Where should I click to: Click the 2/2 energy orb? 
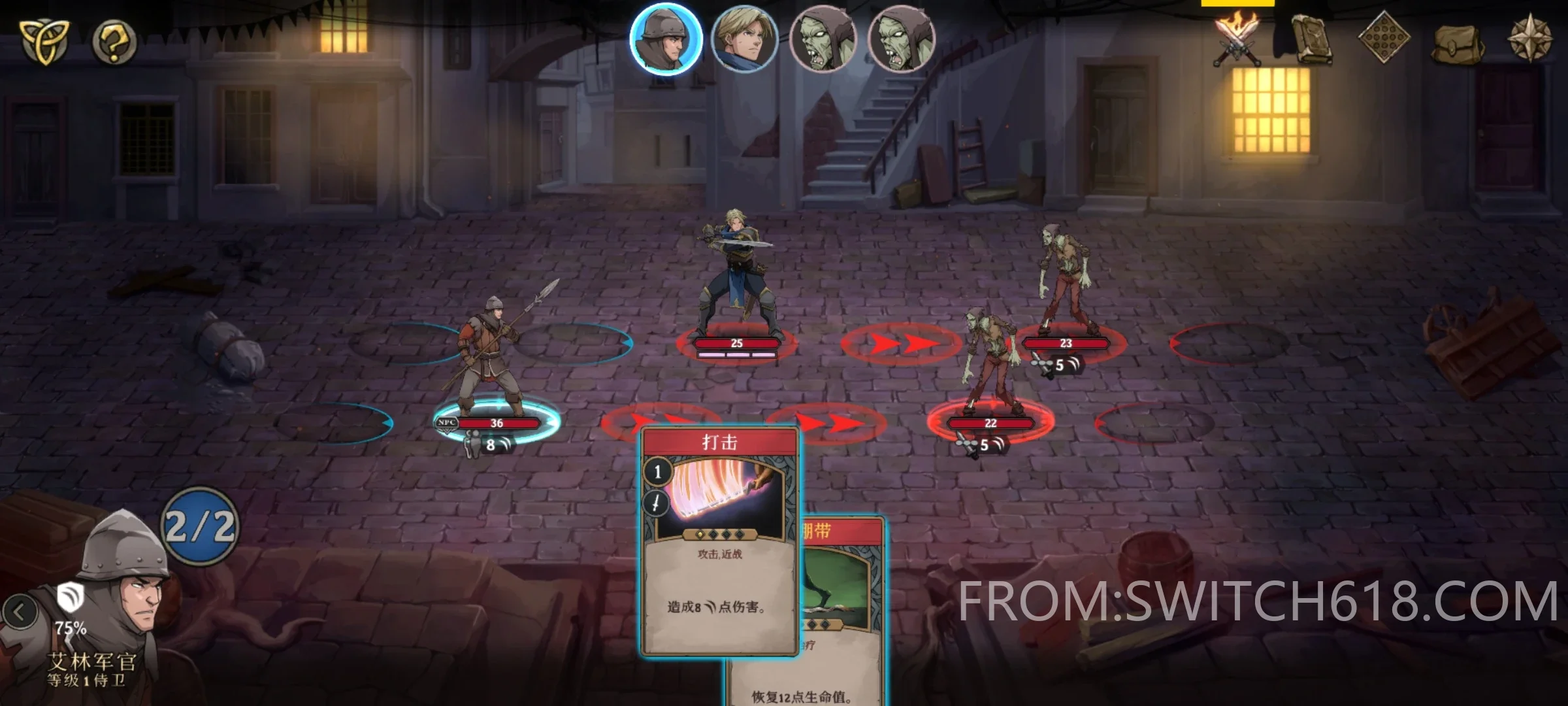(200, 526)
